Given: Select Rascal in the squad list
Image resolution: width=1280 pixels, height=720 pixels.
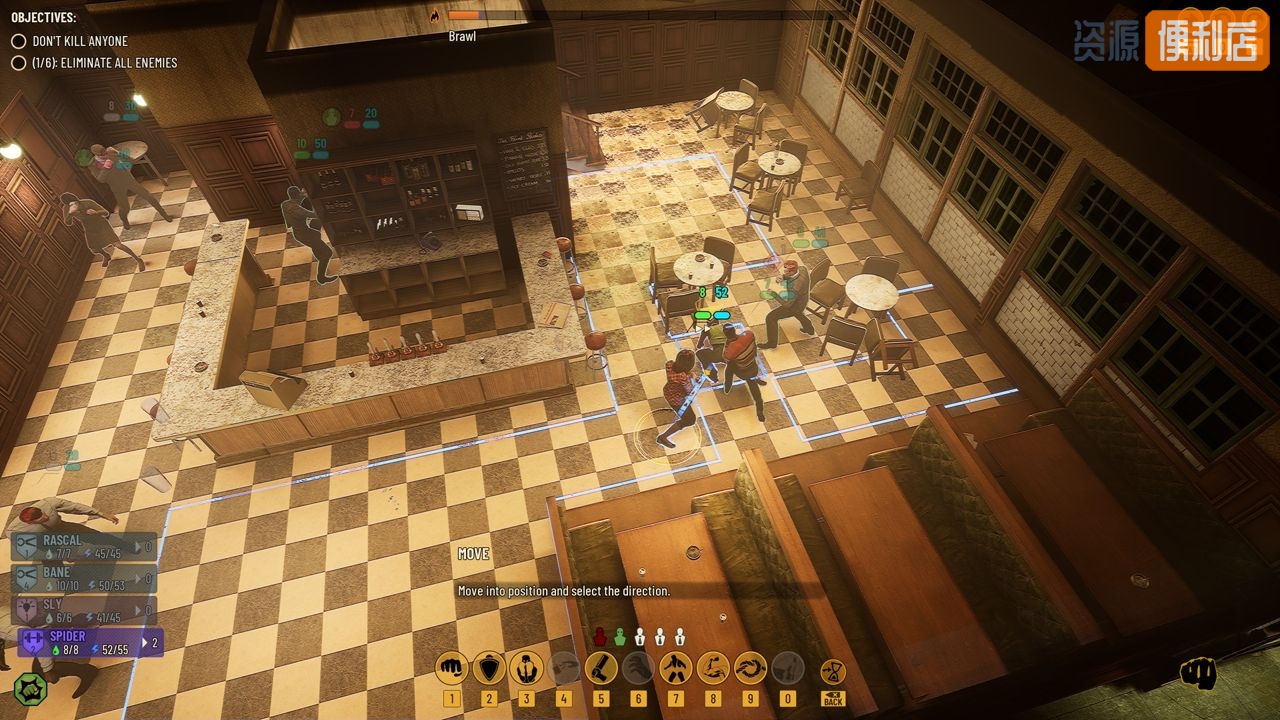Looking at the screenshot, I should pyautogui.click(x=85, y=546).
